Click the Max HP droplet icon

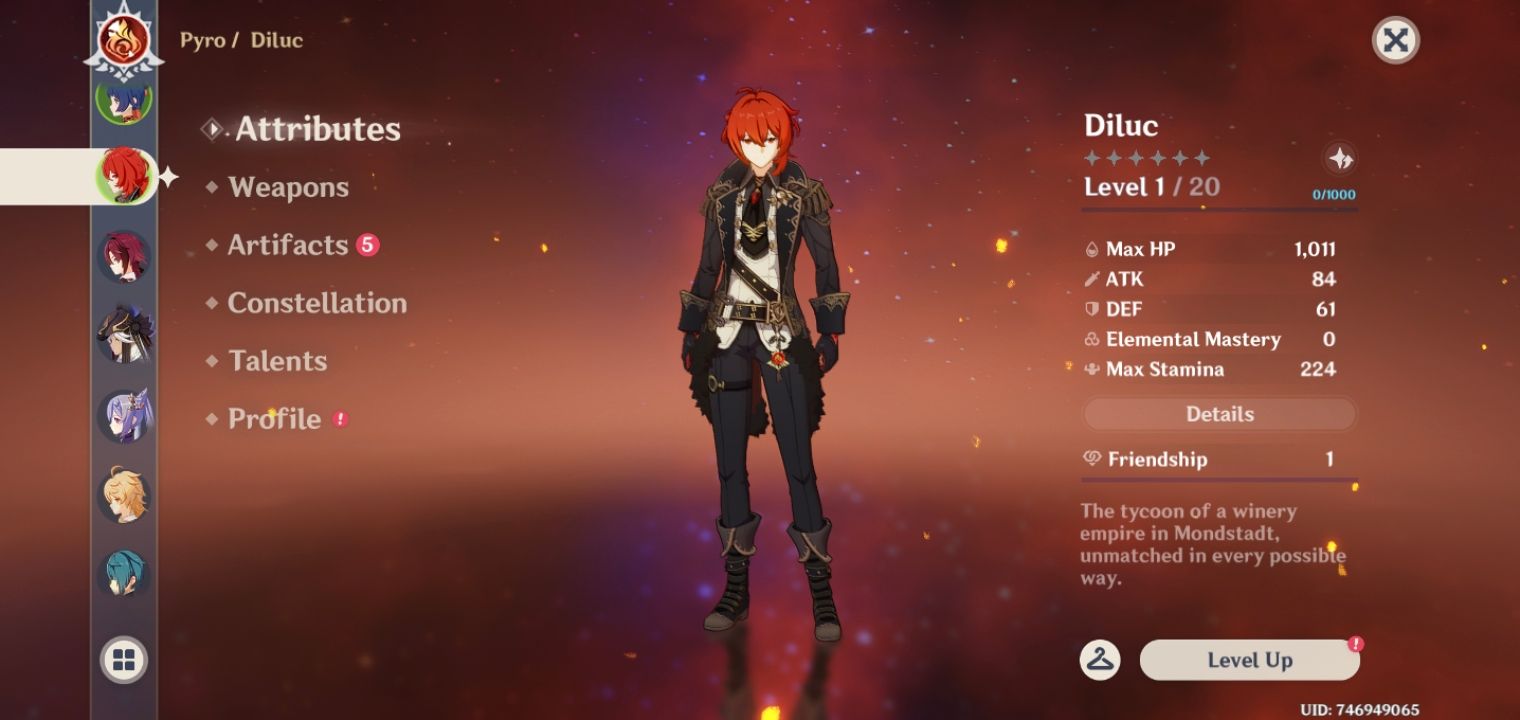click(x=1093, y=249)
